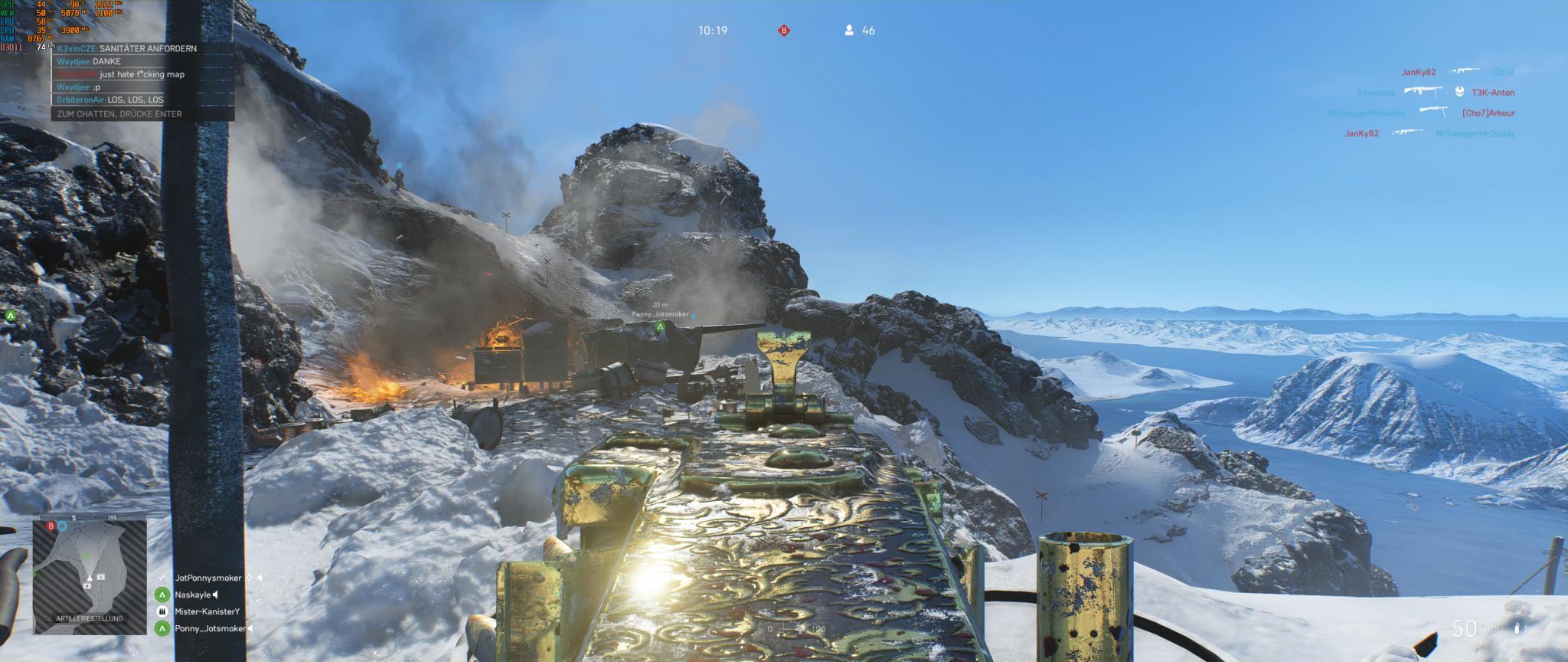Click the Ponny_Jotsmoker squadmate marker
1568x662 pixels.
[x=659, y=327]
